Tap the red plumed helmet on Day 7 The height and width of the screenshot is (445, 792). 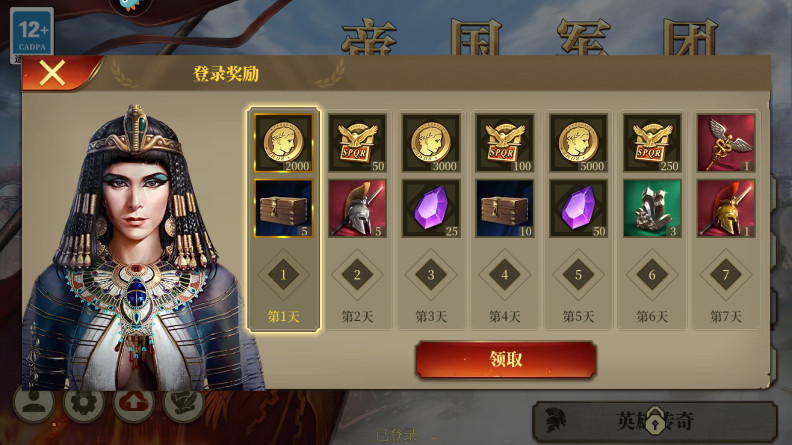coord(726,208)
